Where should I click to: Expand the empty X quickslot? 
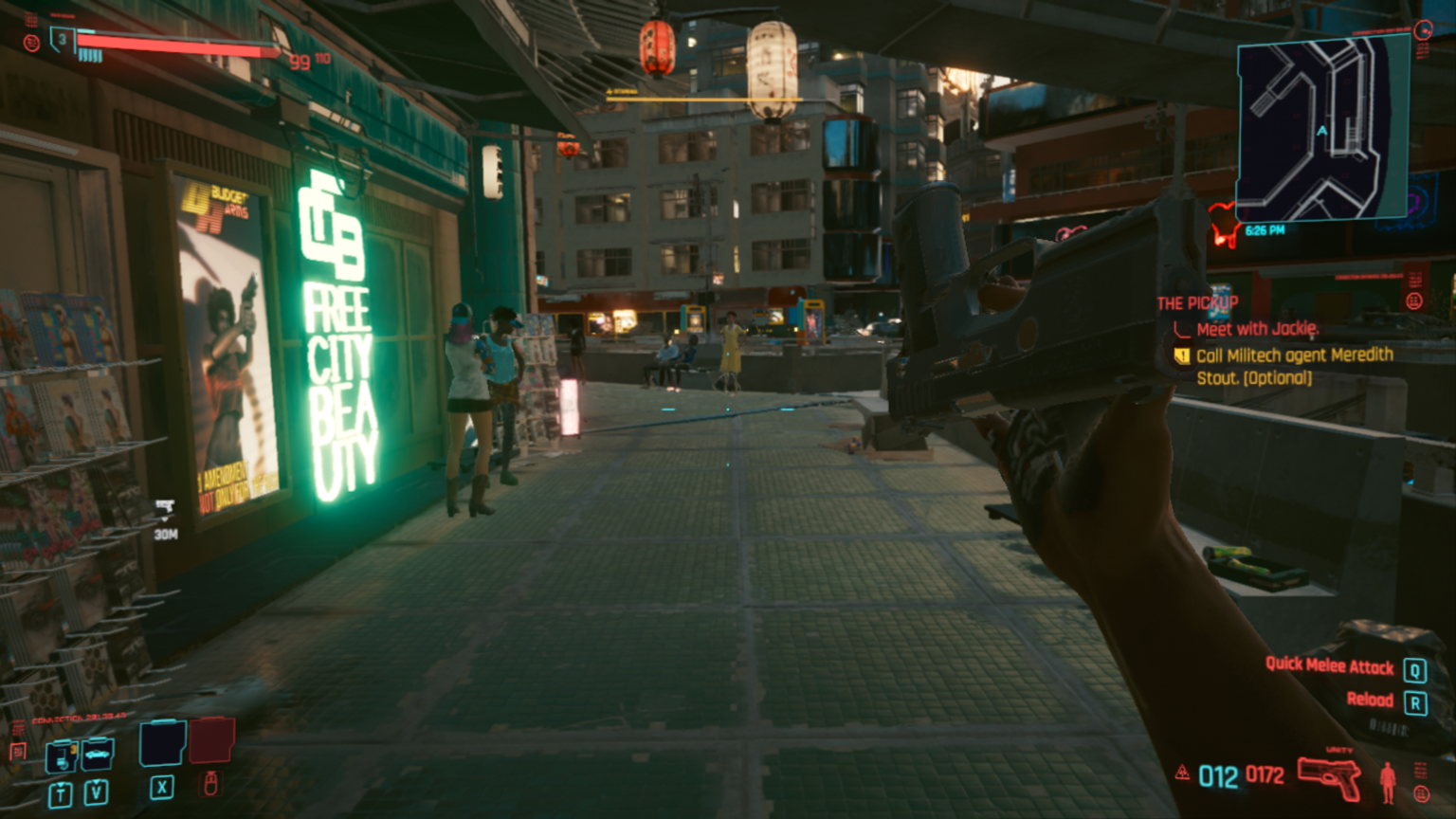tap(162, 744)
